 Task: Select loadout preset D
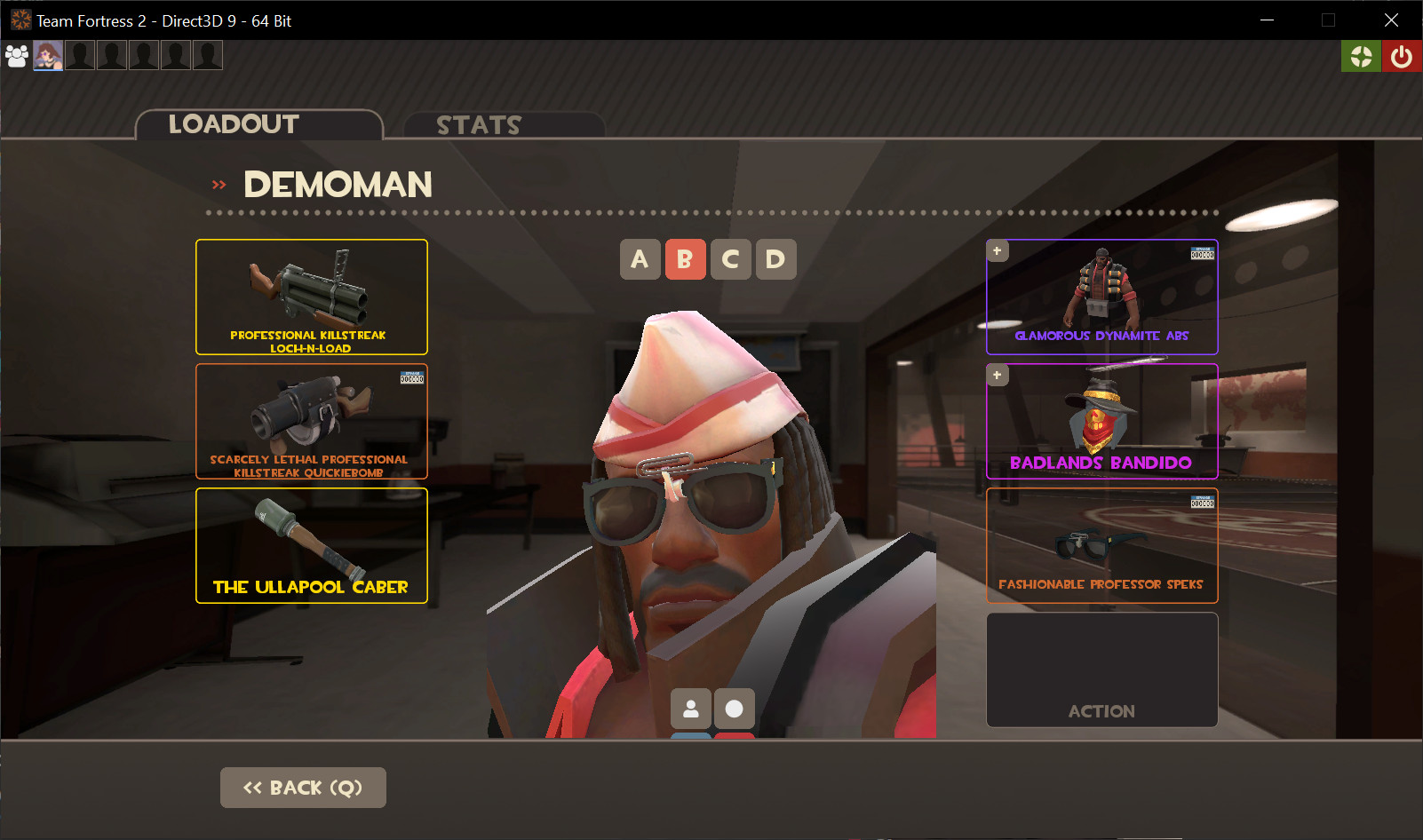coord(775,259)
